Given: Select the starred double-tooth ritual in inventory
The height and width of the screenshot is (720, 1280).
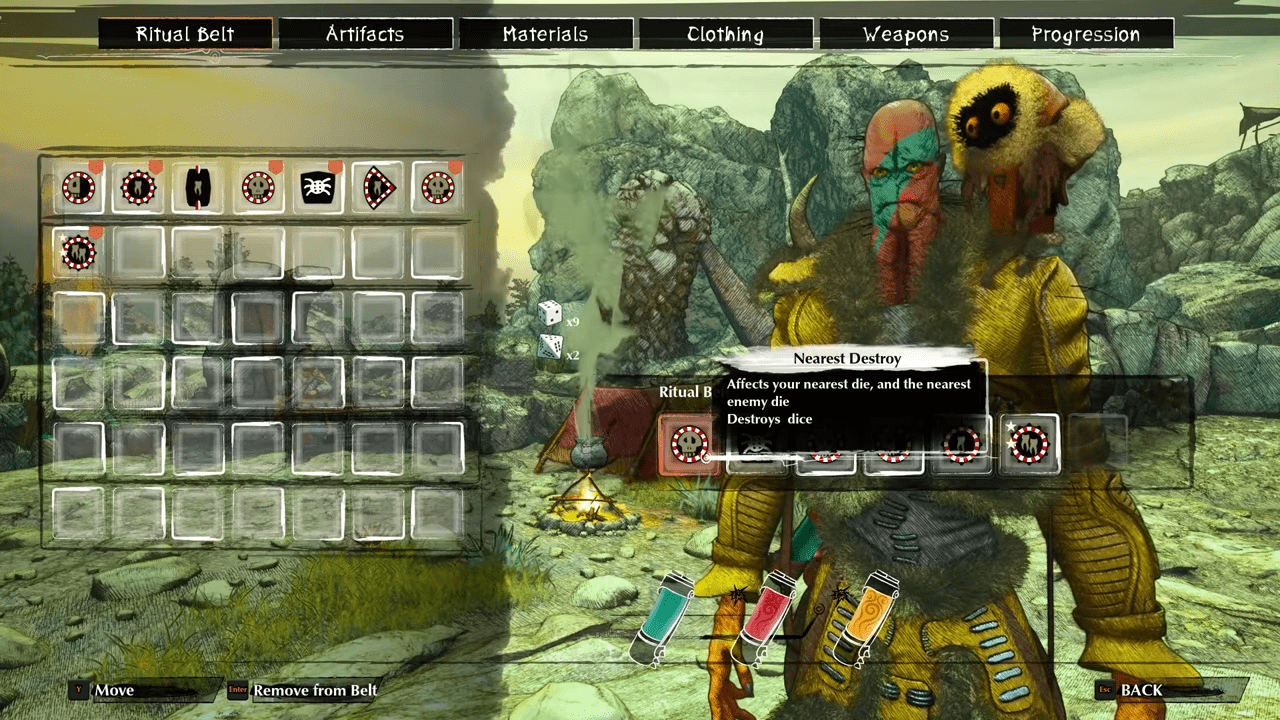Looking at the screenshot, I should (78, 252).
